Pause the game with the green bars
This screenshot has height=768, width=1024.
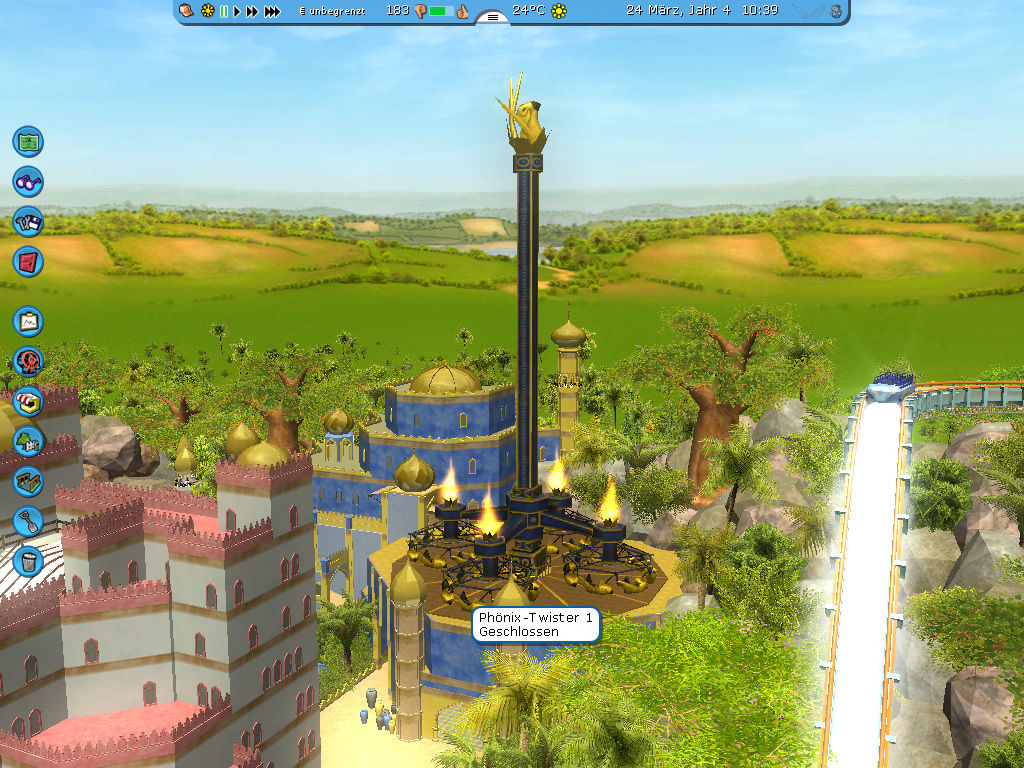[x=224, y=11]
